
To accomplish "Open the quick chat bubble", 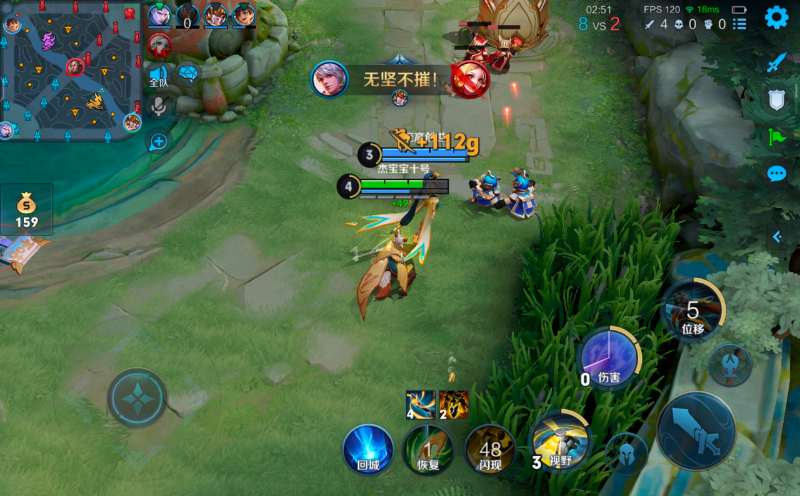I will click(777, 174).
